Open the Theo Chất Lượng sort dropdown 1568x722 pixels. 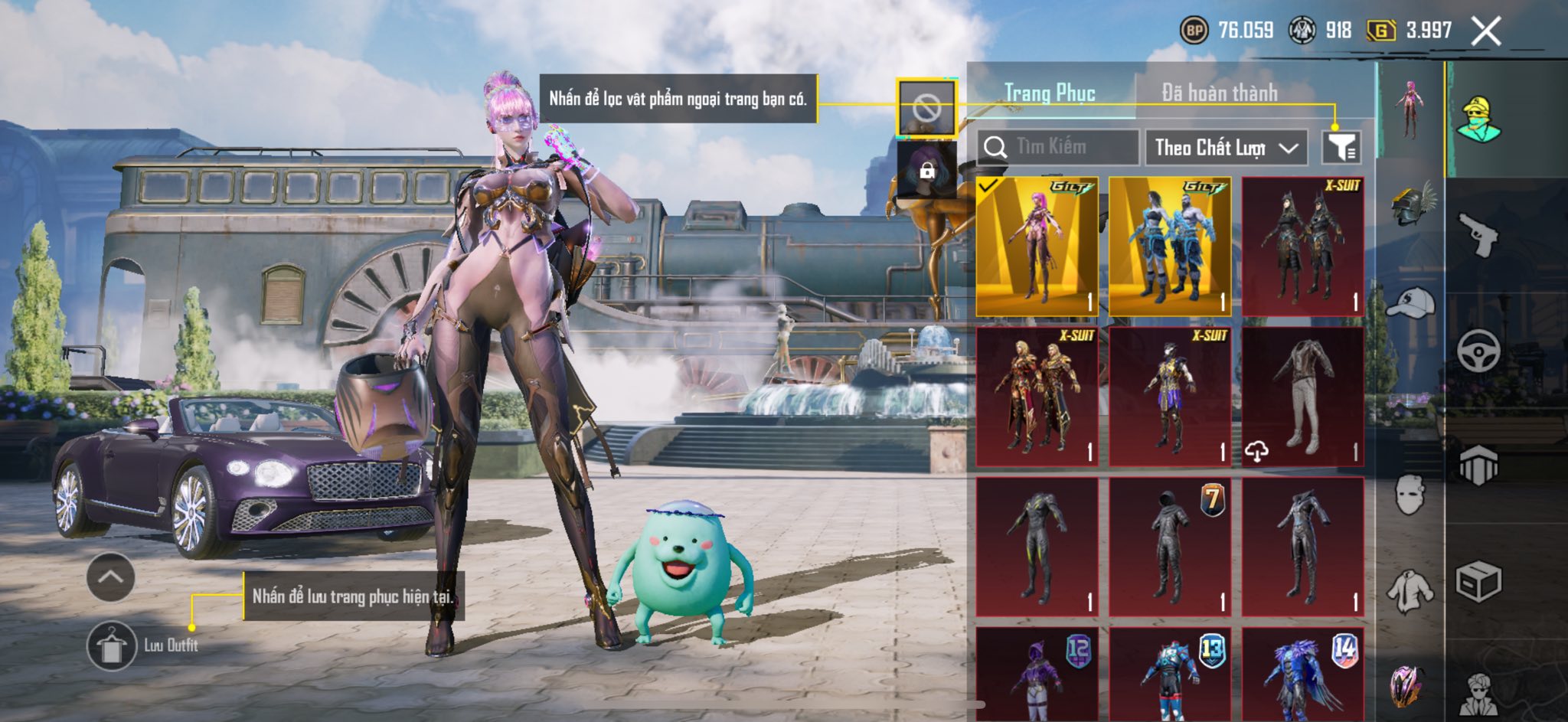click(x=1225, y=147)
